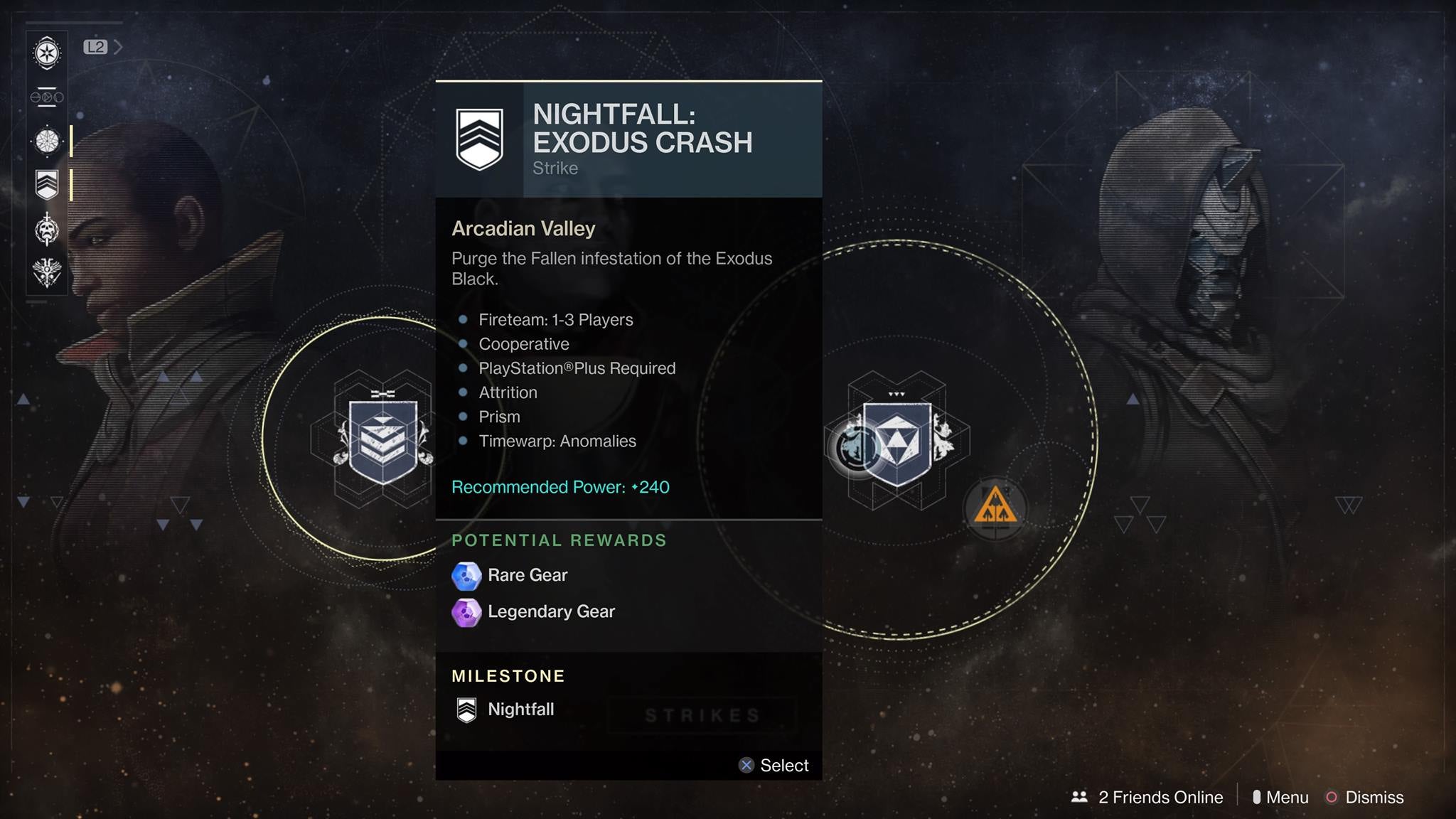The image size is (1456, 819).
Task: Click Dismiss in the bottom right corner
Action: [1375, 797]
